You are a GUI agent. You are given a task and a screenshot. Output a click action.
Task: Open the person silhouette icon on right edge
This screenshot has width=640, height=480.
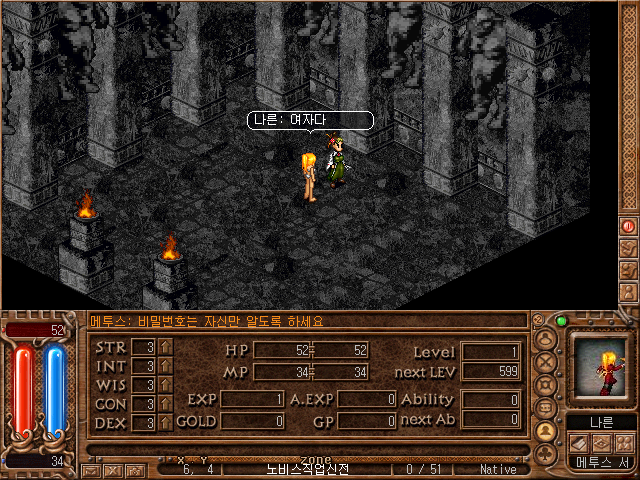point(629,290)
